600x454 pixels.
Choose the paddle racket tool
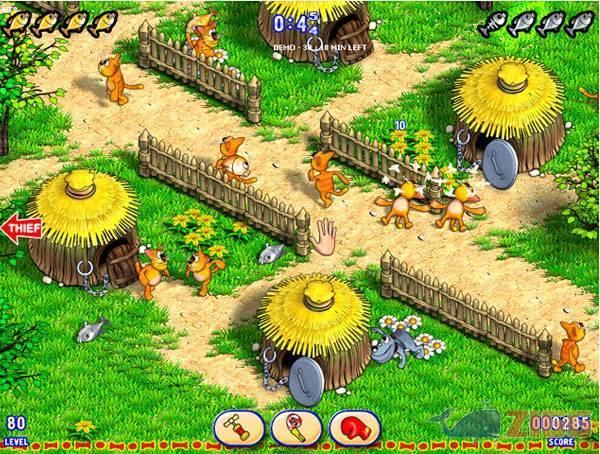295,427
